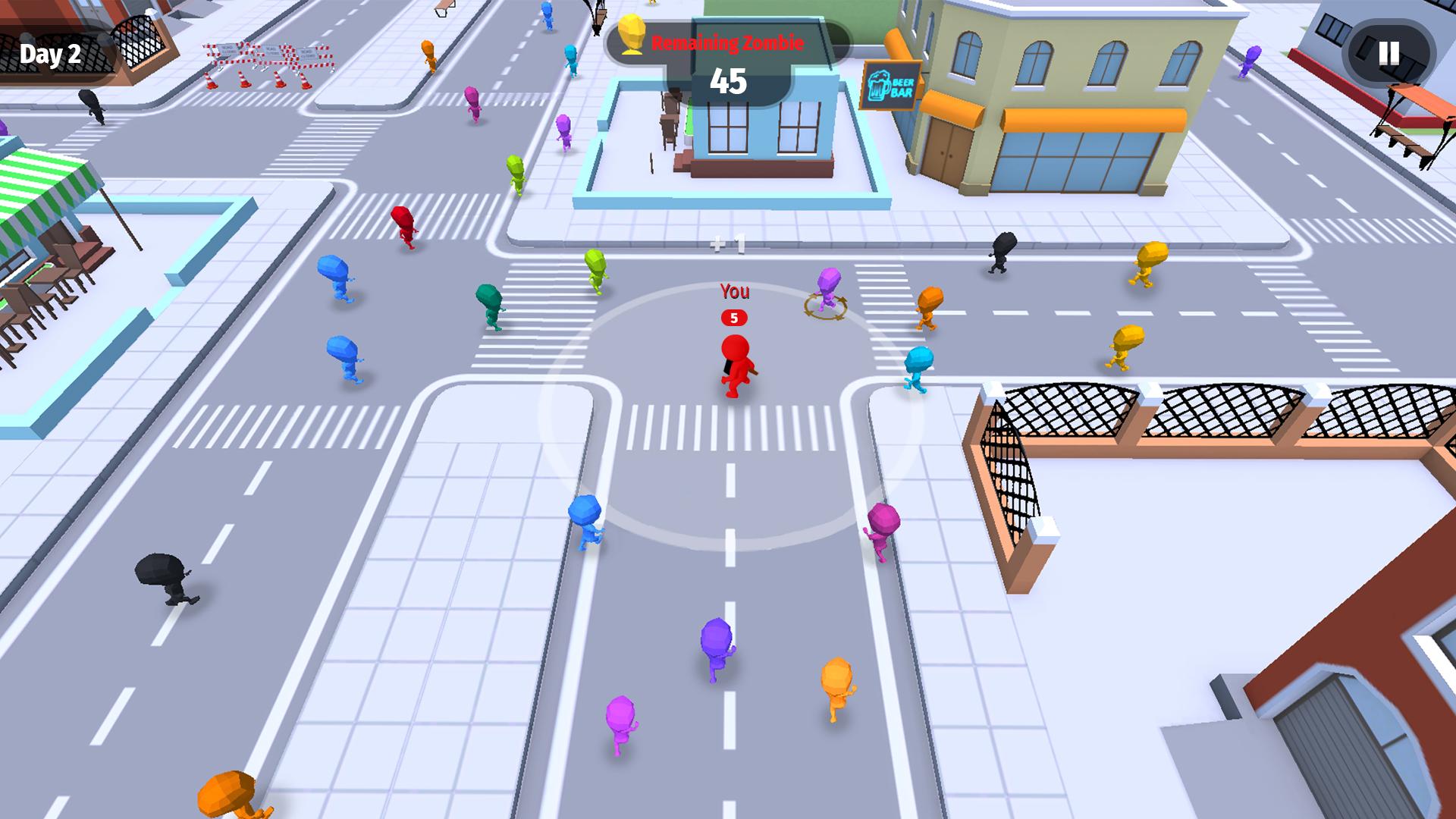Select the Remaining Zombie header text

pyautogui.click(x=726, y=44)
